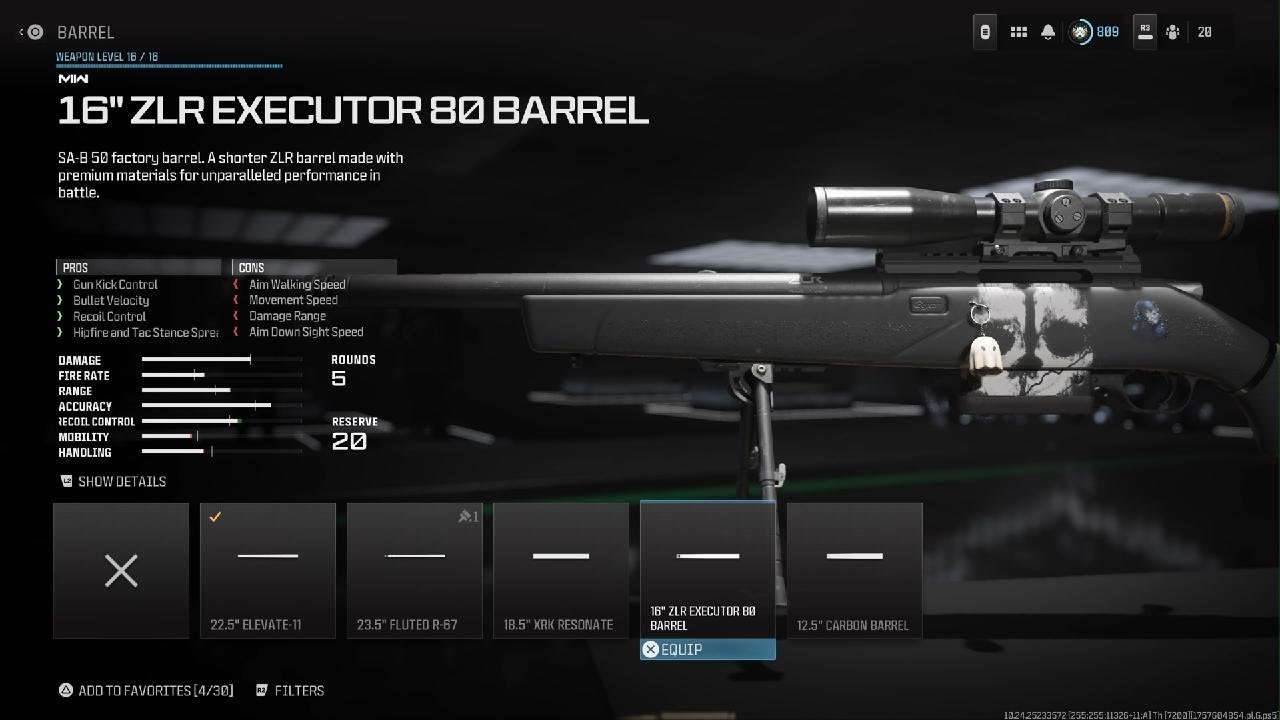Open the COD points balance

pyautogui.click(x=1094, y=32)
